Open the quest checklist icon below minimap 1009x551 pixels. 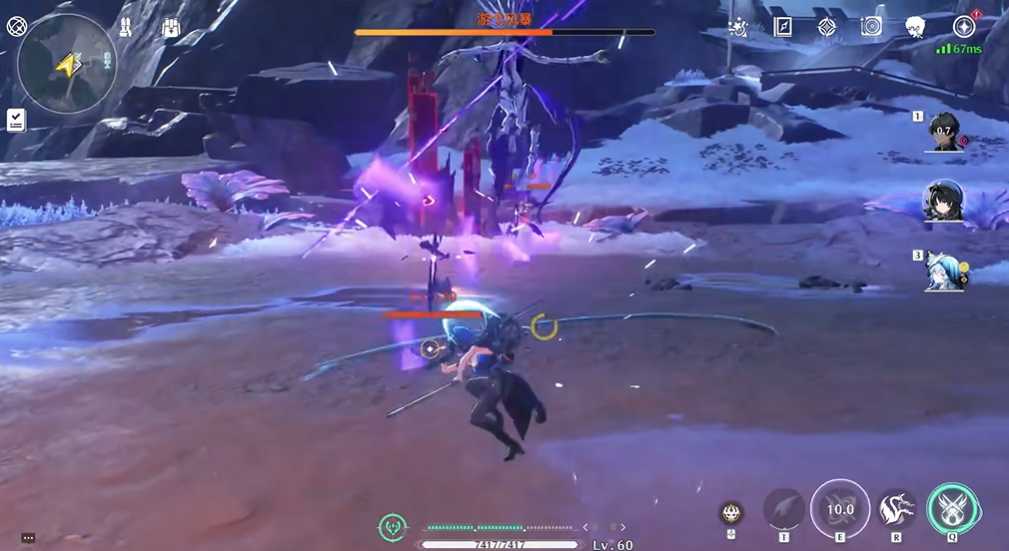coord(16,120)
